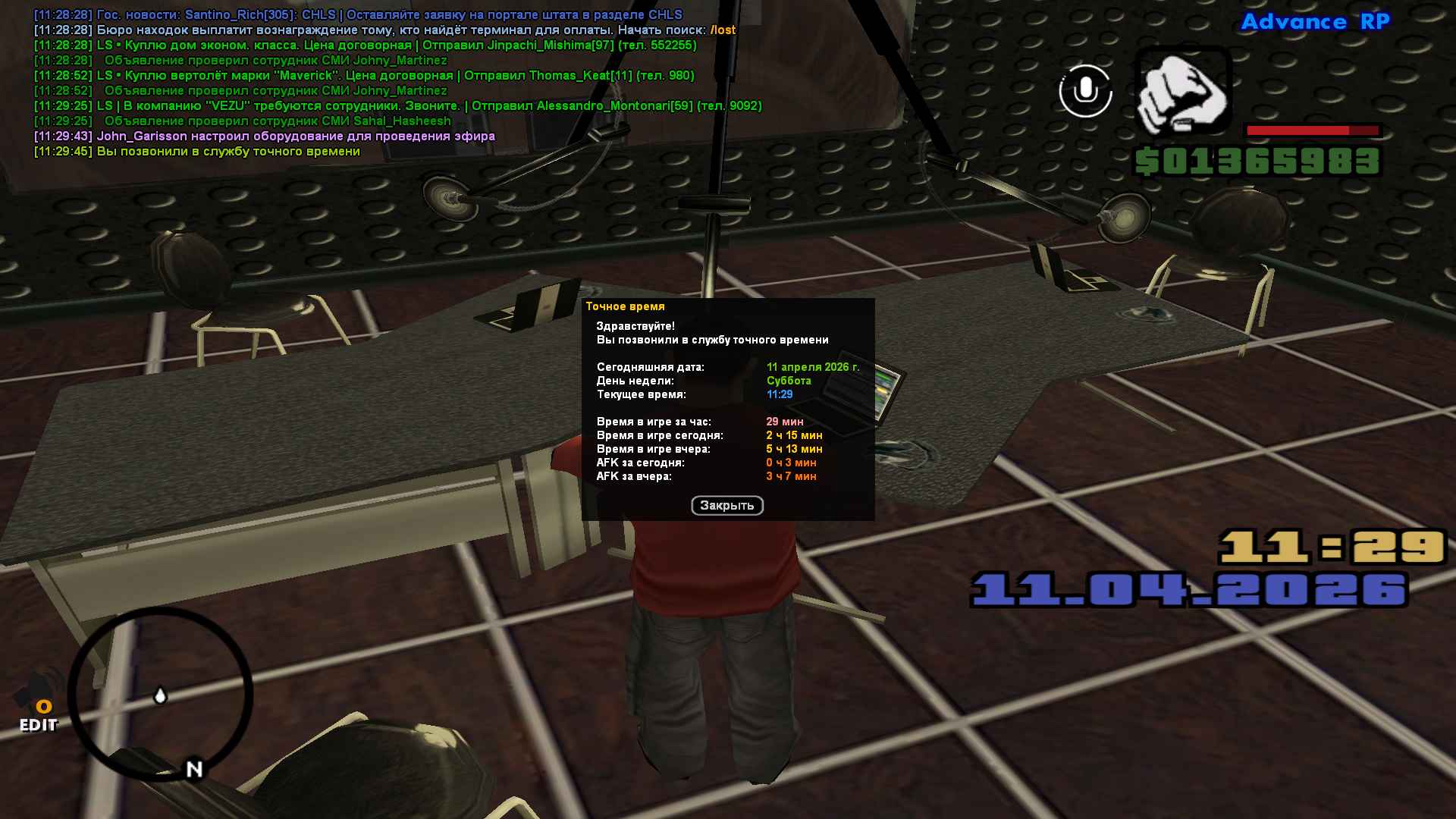Close the exact time dialog with Закрыть
This screenshot has height=819, width=1456.
(726, 506)
